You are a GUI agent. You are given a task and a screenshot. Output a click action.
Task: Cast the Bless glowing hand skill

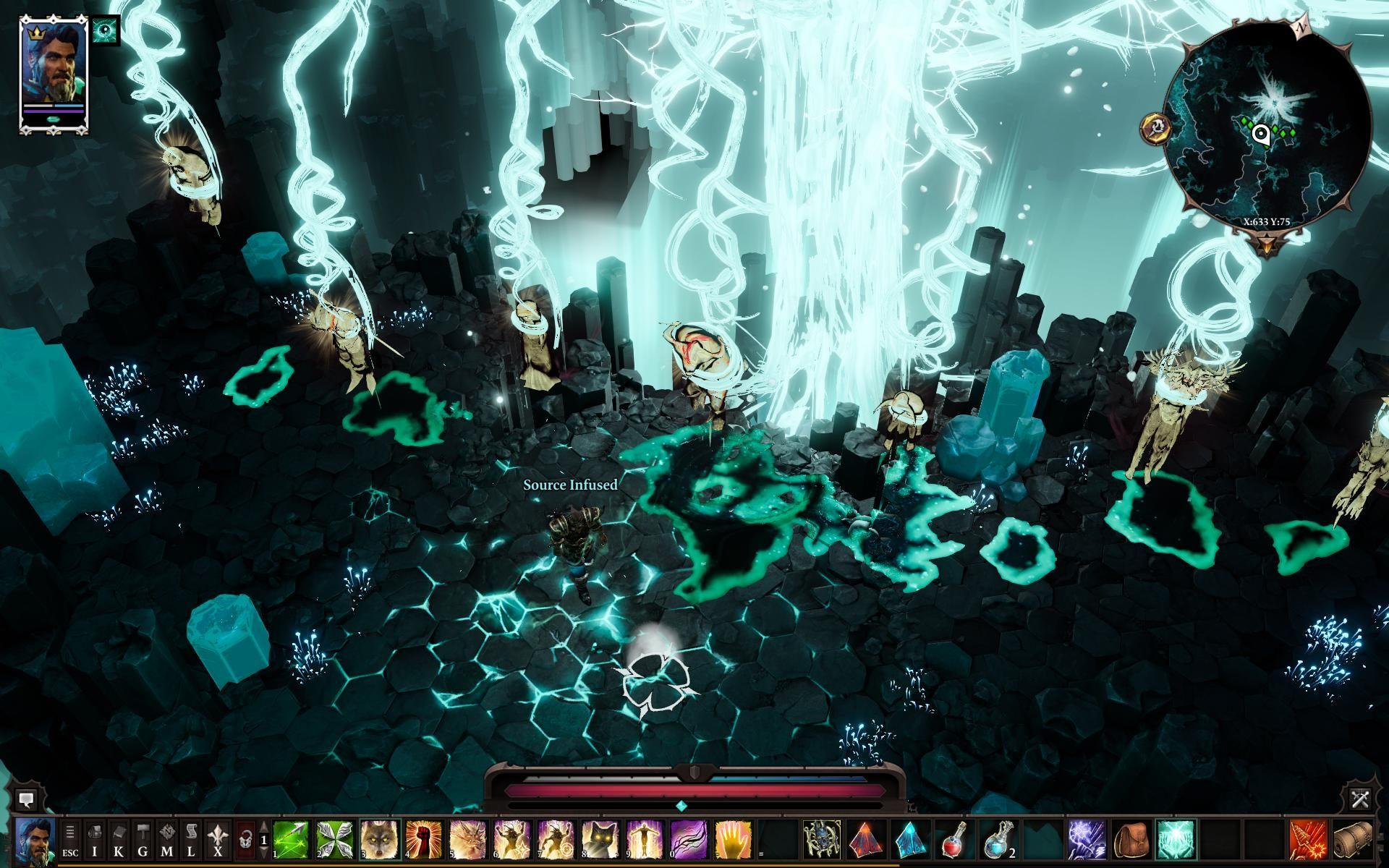731,841
